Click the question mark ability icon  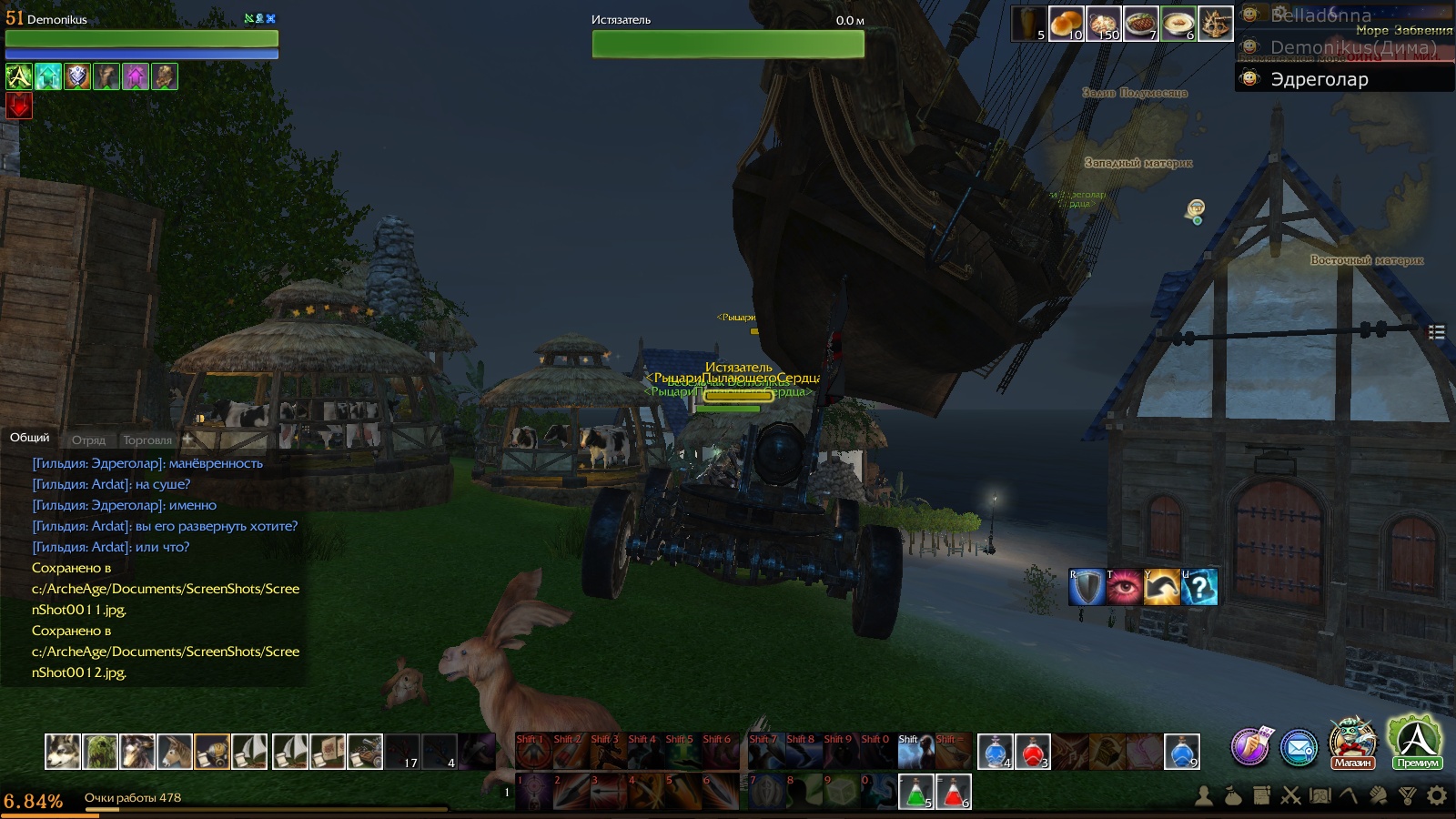[1199, 587]
